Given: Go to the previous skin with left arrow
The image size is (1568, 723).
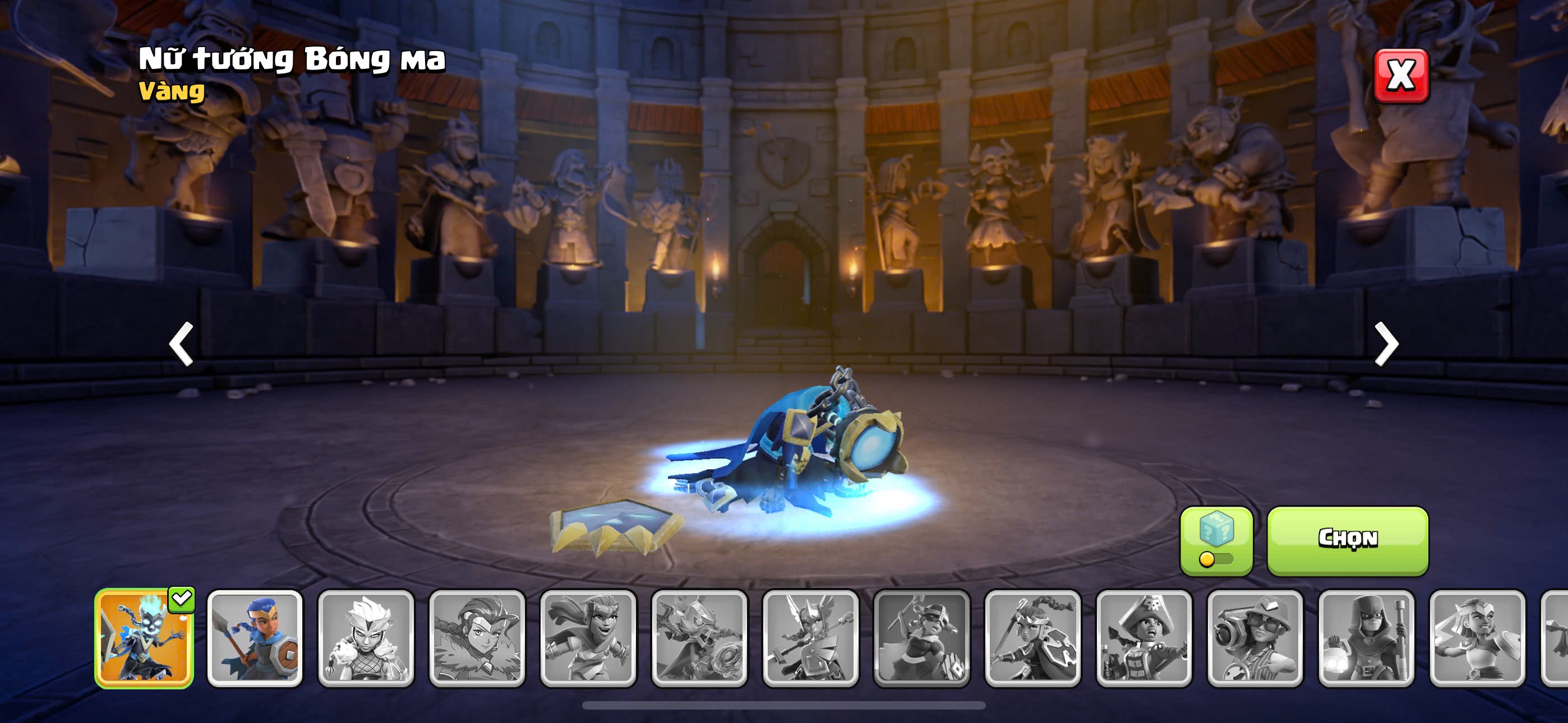Looking at the screenshot, I should (x=181, y=344).
